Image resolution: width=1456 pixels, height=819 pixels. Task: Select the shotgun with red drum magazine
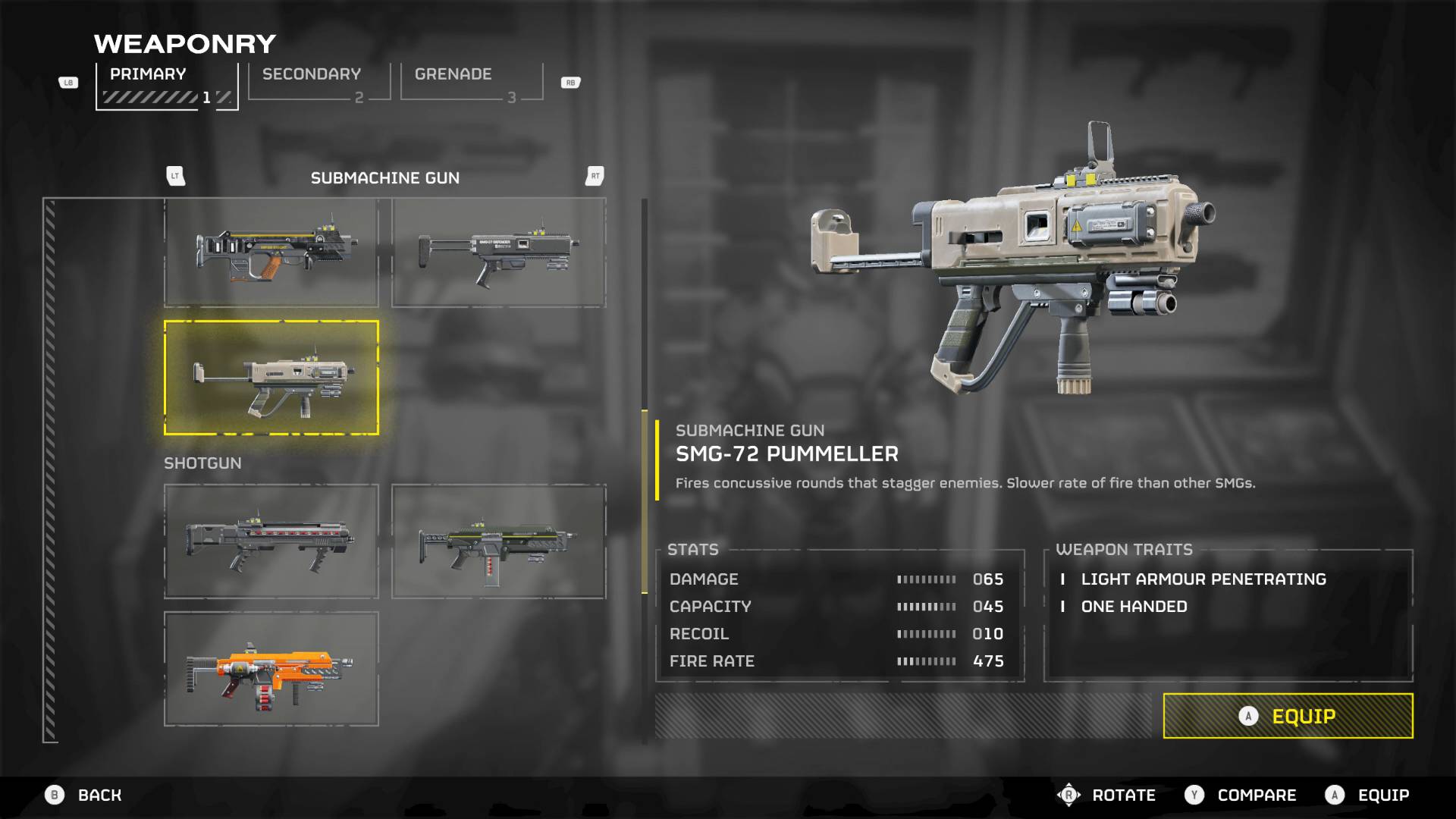click(498, 541)
